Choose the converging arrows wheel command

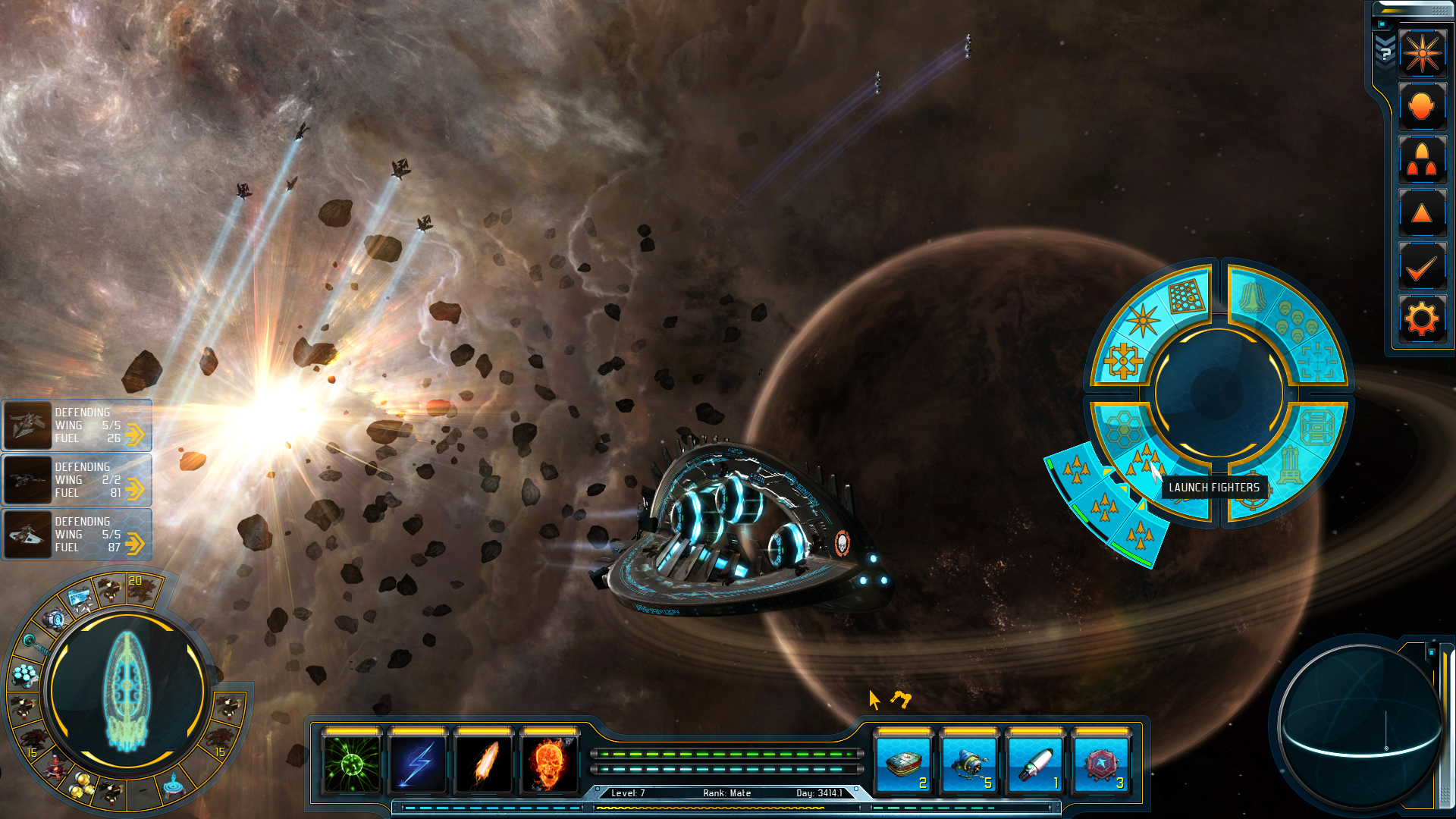[x=1123, y=361]
